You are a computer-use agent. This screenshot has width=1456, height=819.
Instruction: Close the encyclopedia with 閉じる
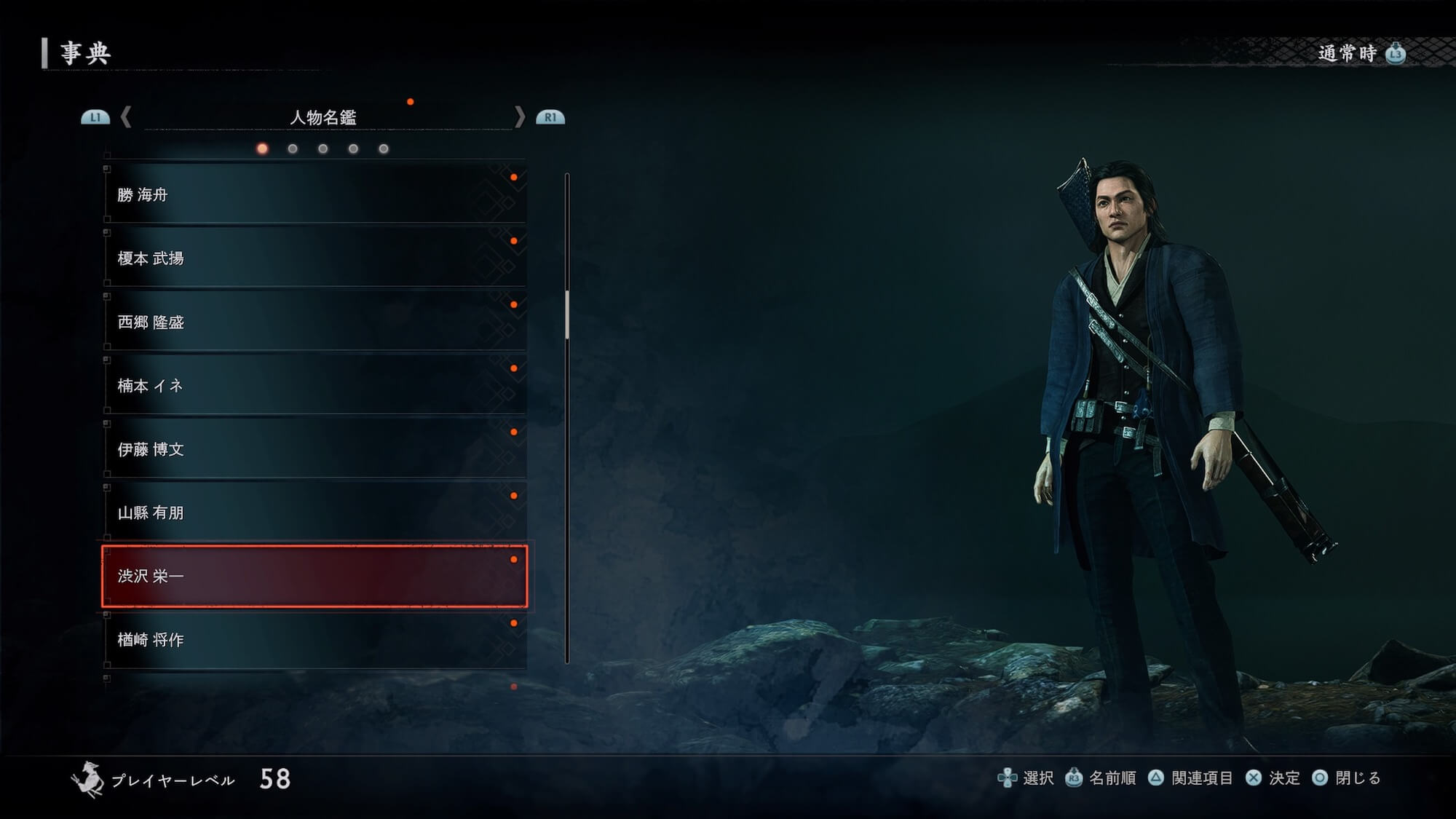1347,778
